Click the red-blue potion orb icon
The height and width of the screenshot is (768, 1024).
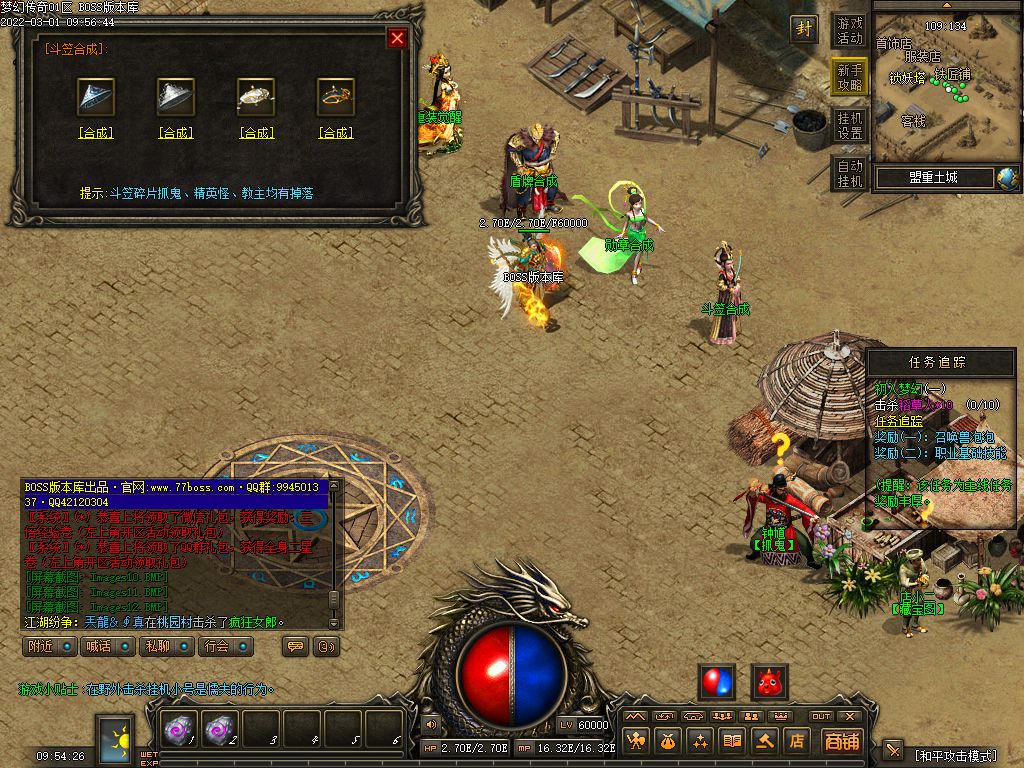coord(717,682)
